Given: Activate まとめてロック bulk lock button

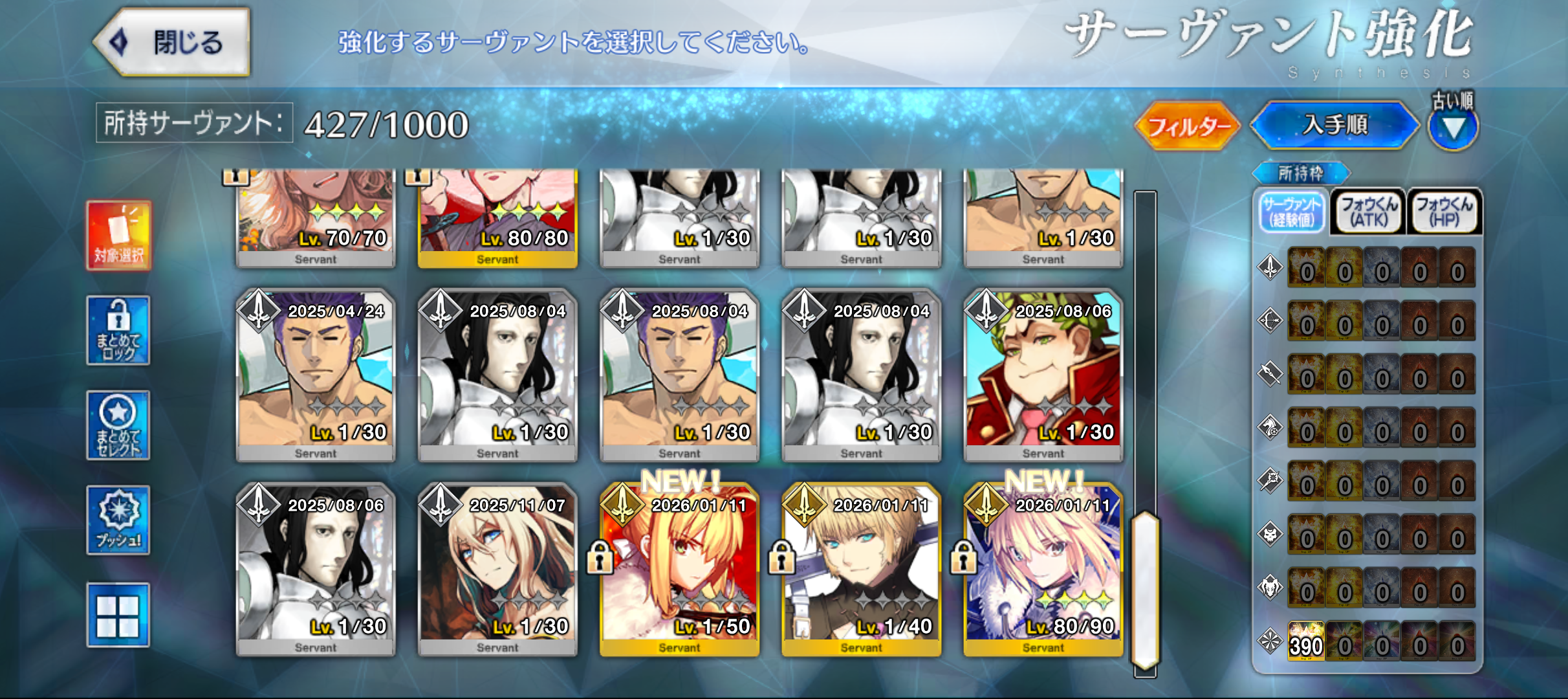Looking at the screenshot, I should pos(118,330).
